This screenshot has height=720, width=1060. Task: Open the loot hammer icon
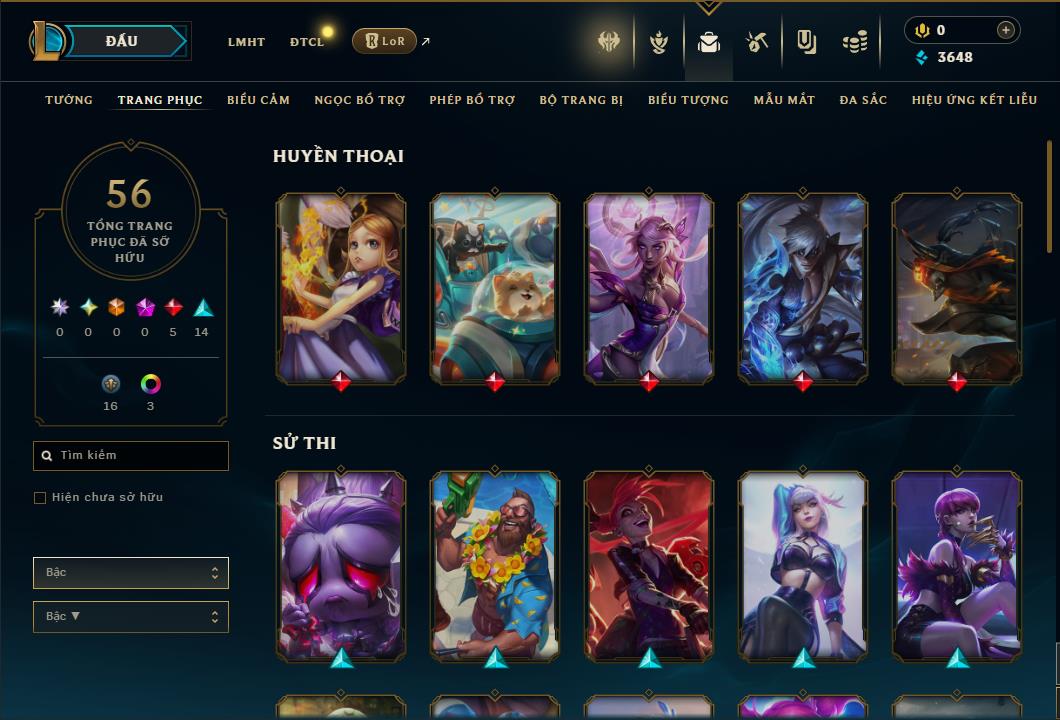pyautogui.click(x=757, y=42)
